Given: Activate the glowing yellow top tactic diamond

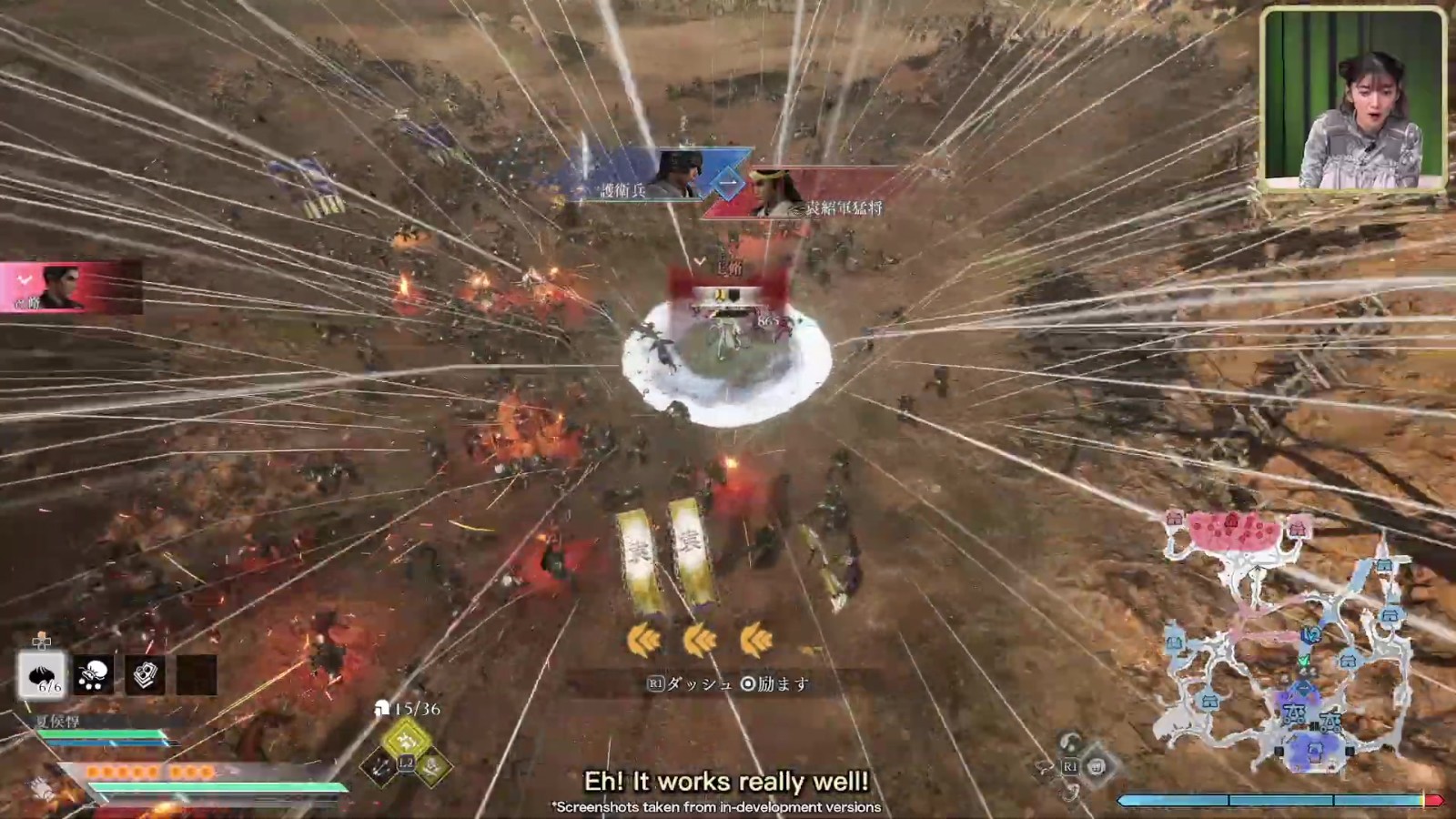Looking at the screenshot, I should pos(406,739).
